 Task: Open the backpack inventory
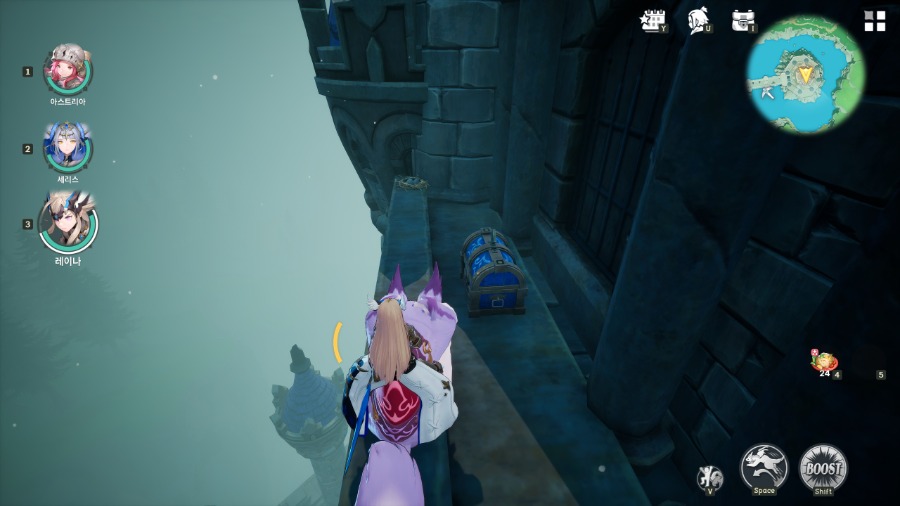743,21
